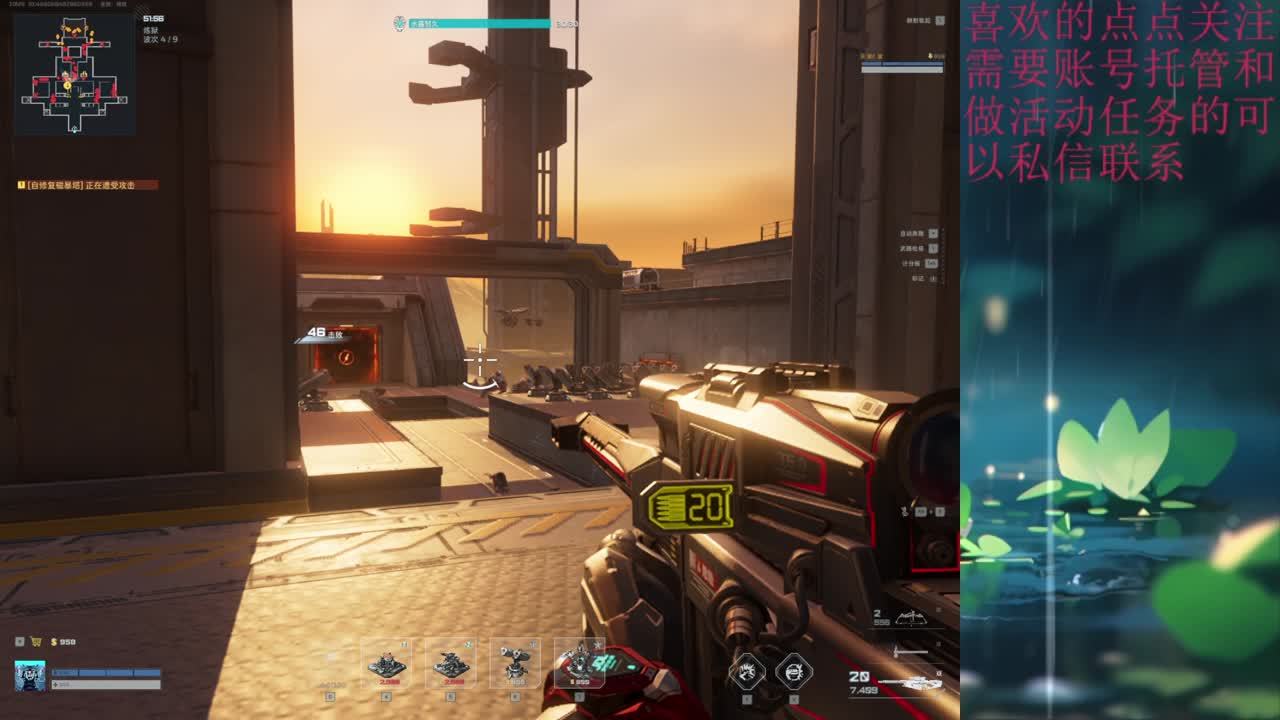Open the shop via the cart icon
Screen dimensions: 1280x720
pos(36,642)
